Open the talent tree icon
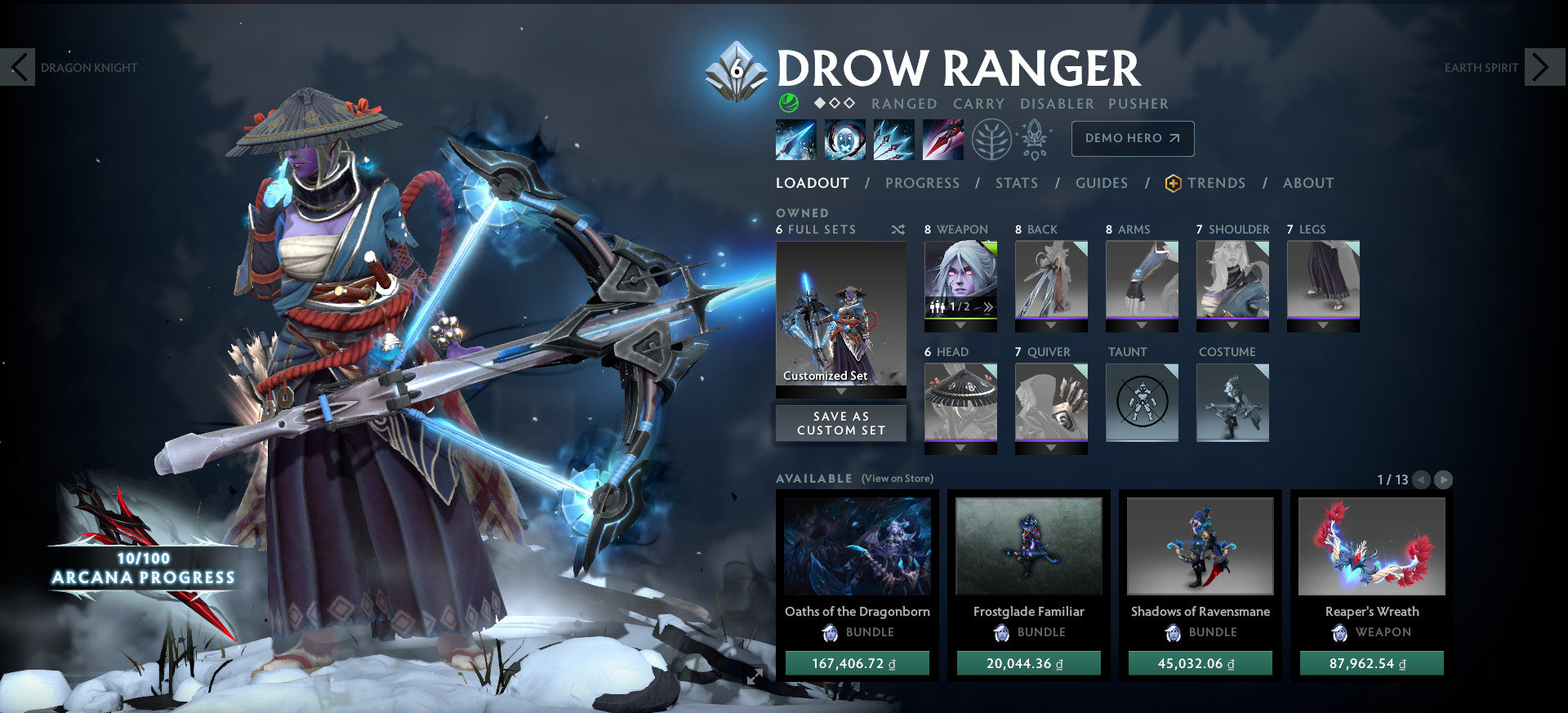The image size is (1568, 713). pos(991,139)
